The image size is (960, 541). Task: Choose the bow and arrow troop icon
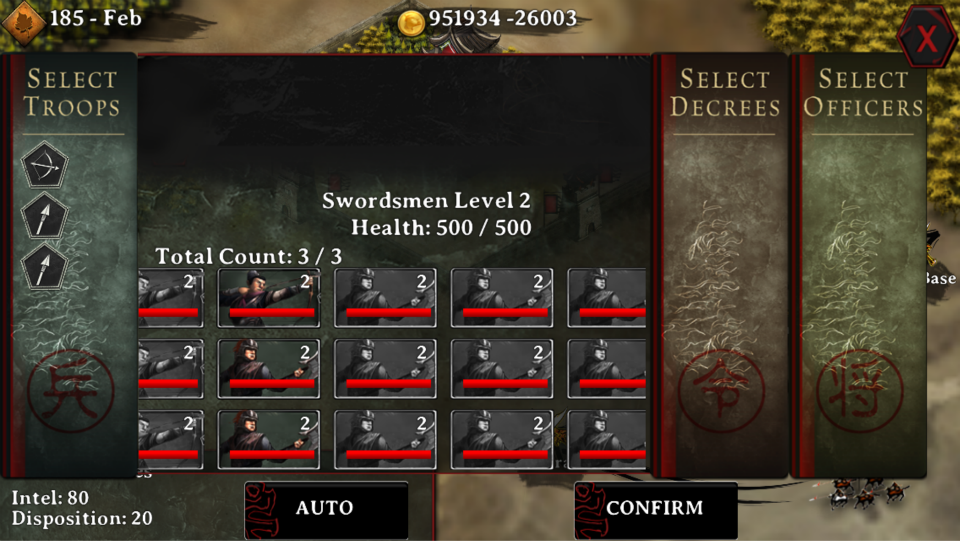point(44,165)
